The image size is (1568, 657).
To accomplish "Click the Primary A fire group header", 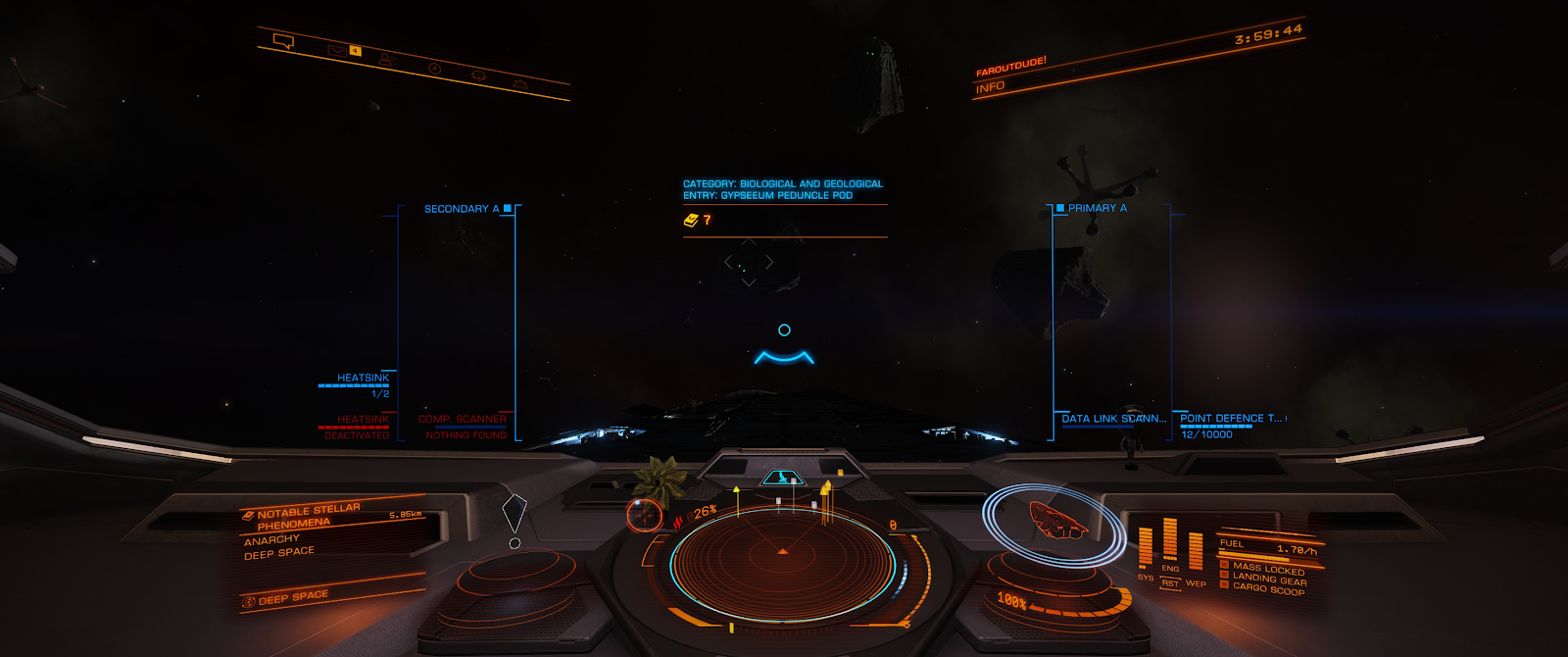I will click(x=1097, y=208).
